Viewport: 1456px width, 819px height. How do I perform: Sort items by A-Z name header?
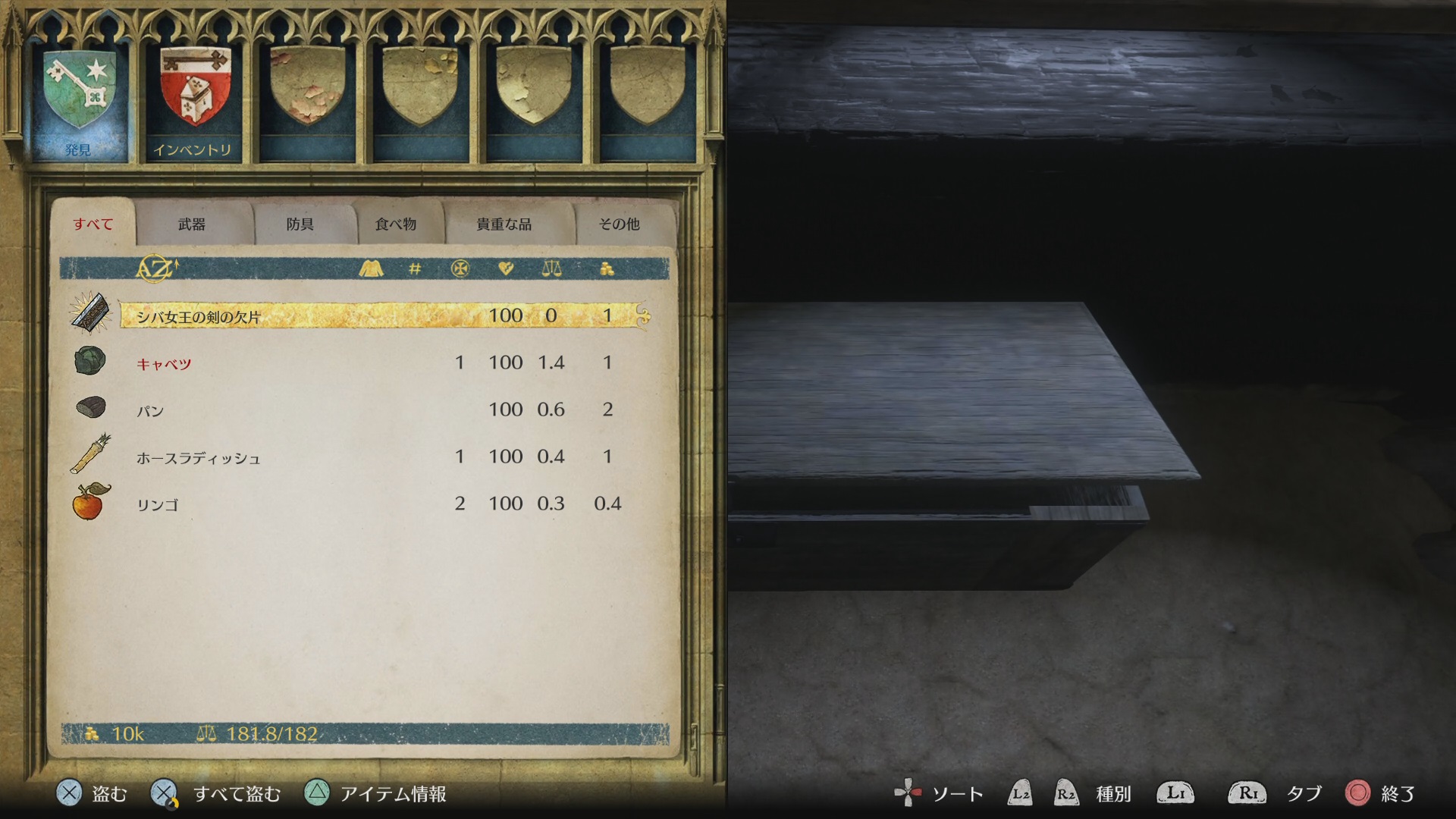pos(156,268)
